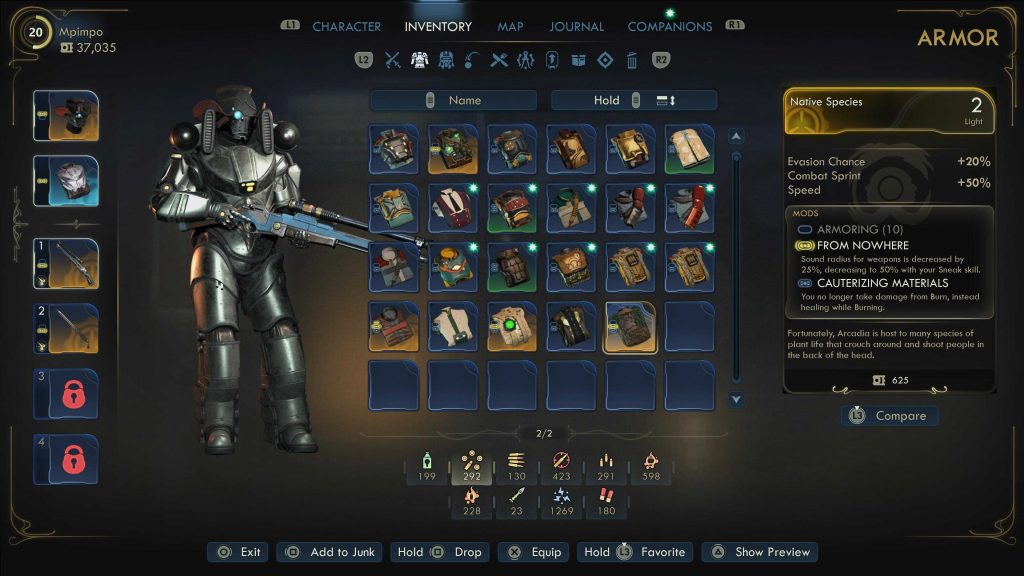Pick the tan armor with green light
Screen dimensions: 1024x576
pos(513,327)
